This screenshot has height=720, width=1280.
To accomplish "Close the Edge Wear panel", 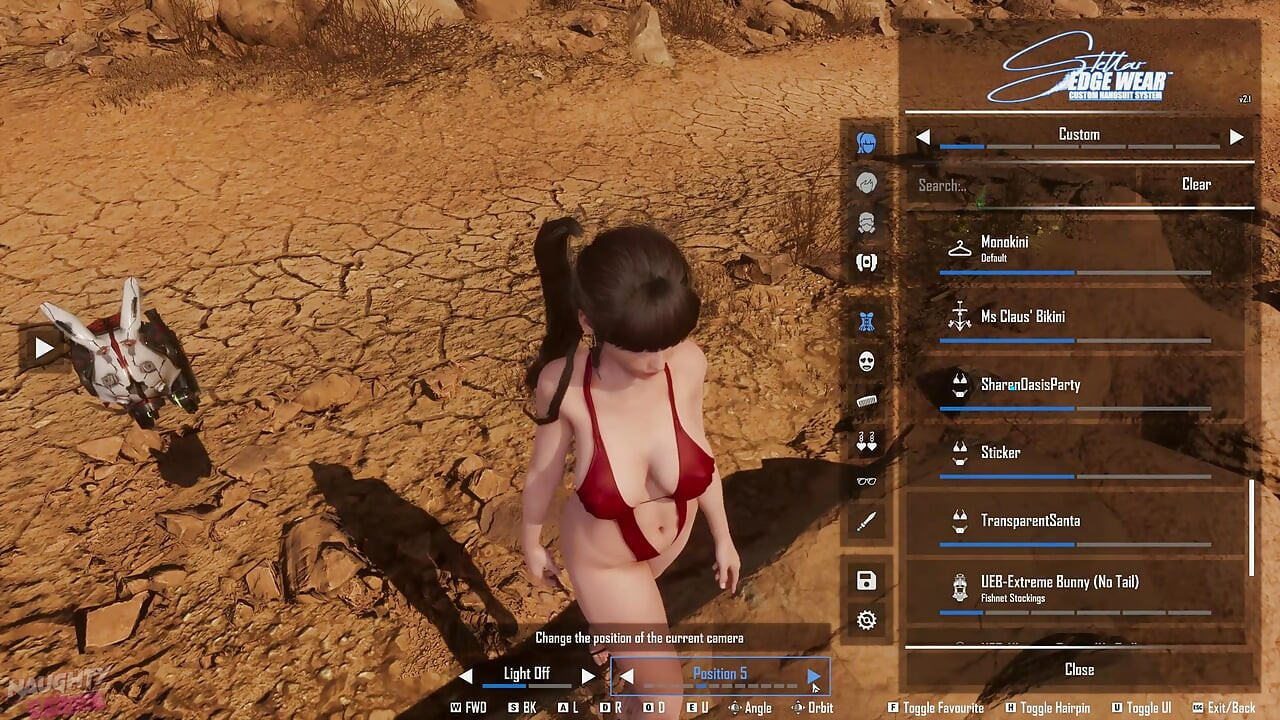I will click(x=1079, y=670).
